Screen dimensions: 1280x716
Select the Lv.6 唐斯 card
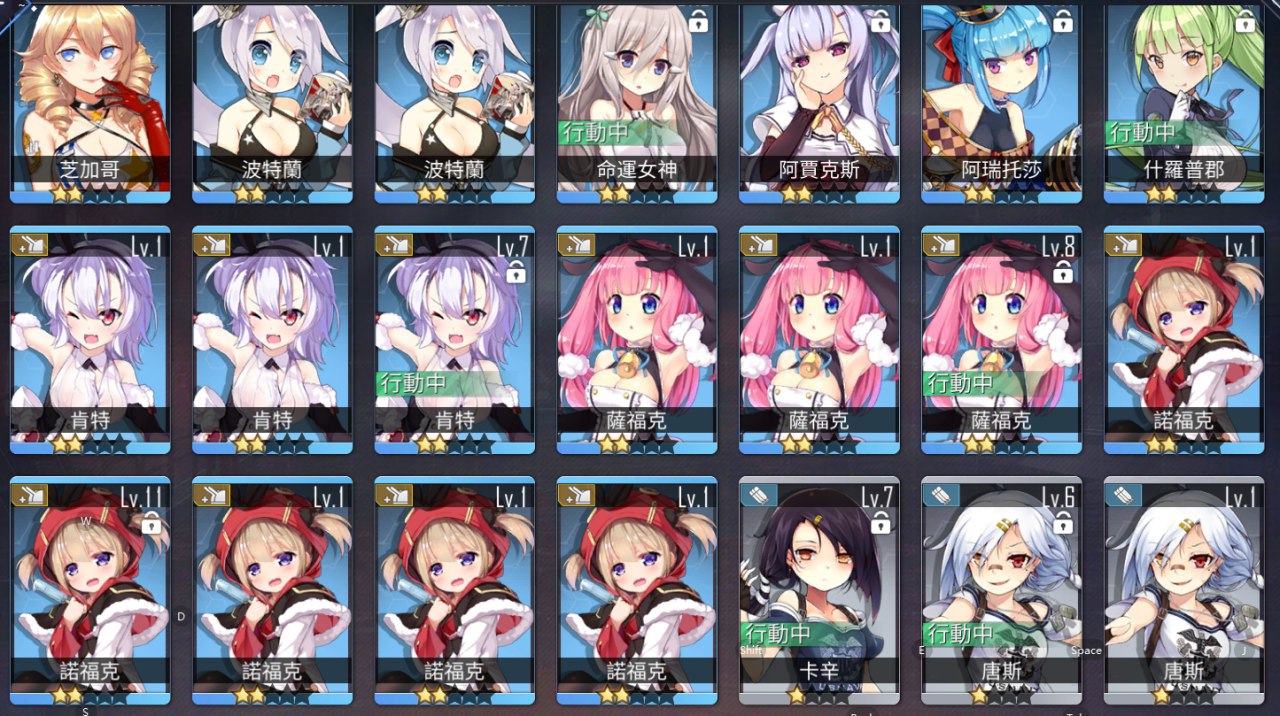(1001, 590)
